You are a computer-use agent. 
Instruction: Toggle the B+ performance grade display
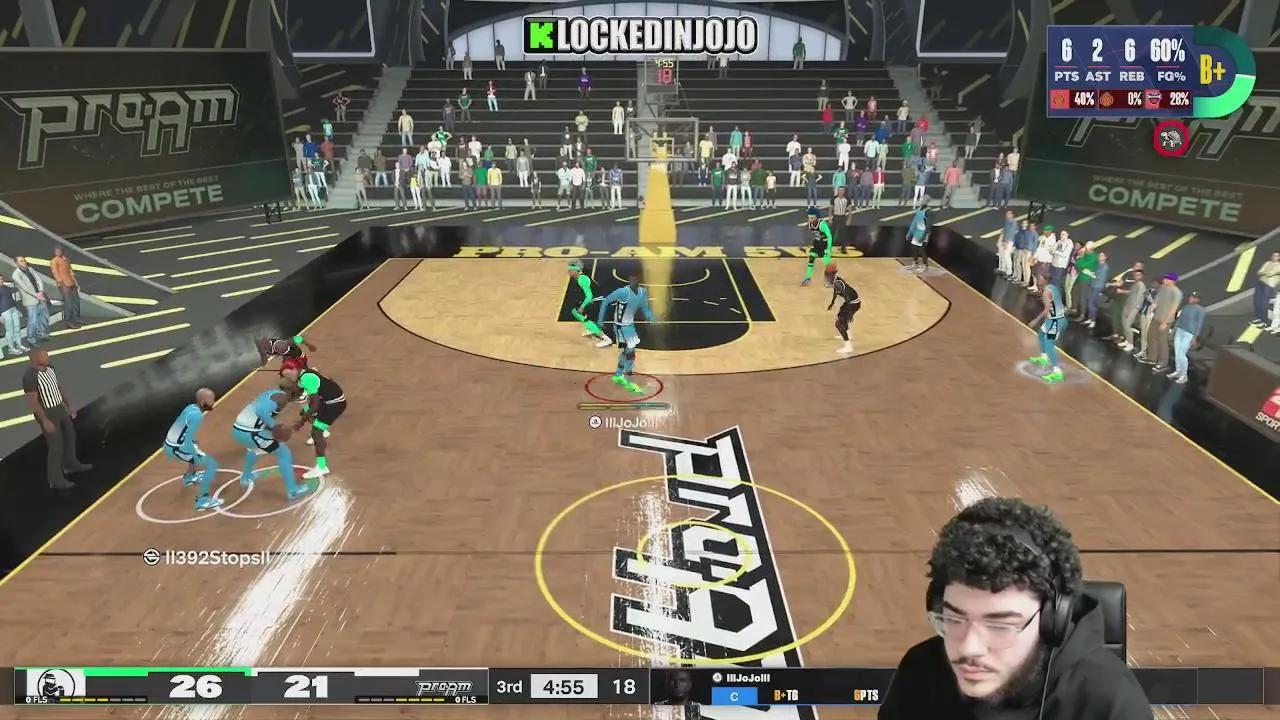pos(1212,69)
